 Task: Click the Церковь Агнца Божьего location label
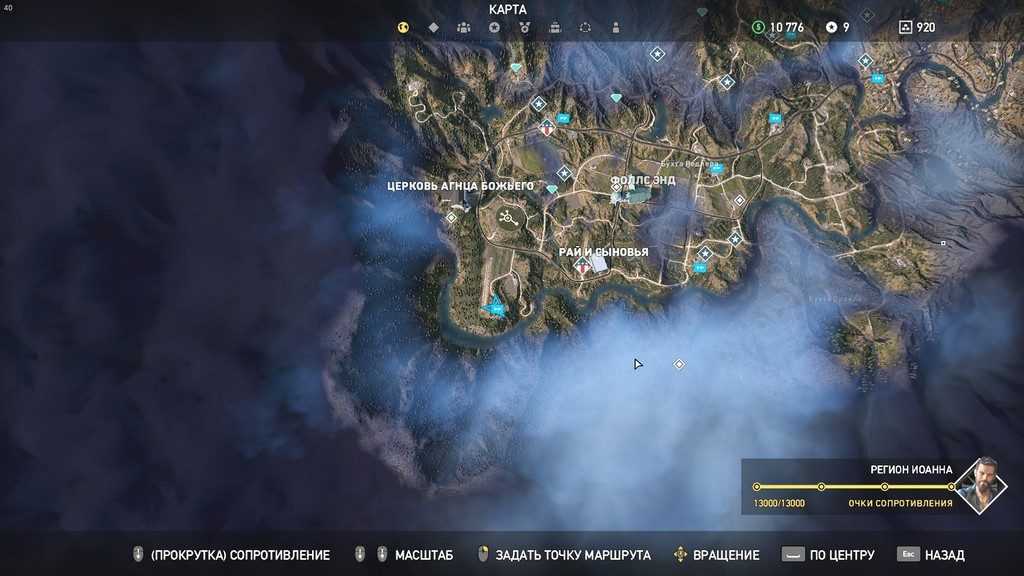(461, 186)
